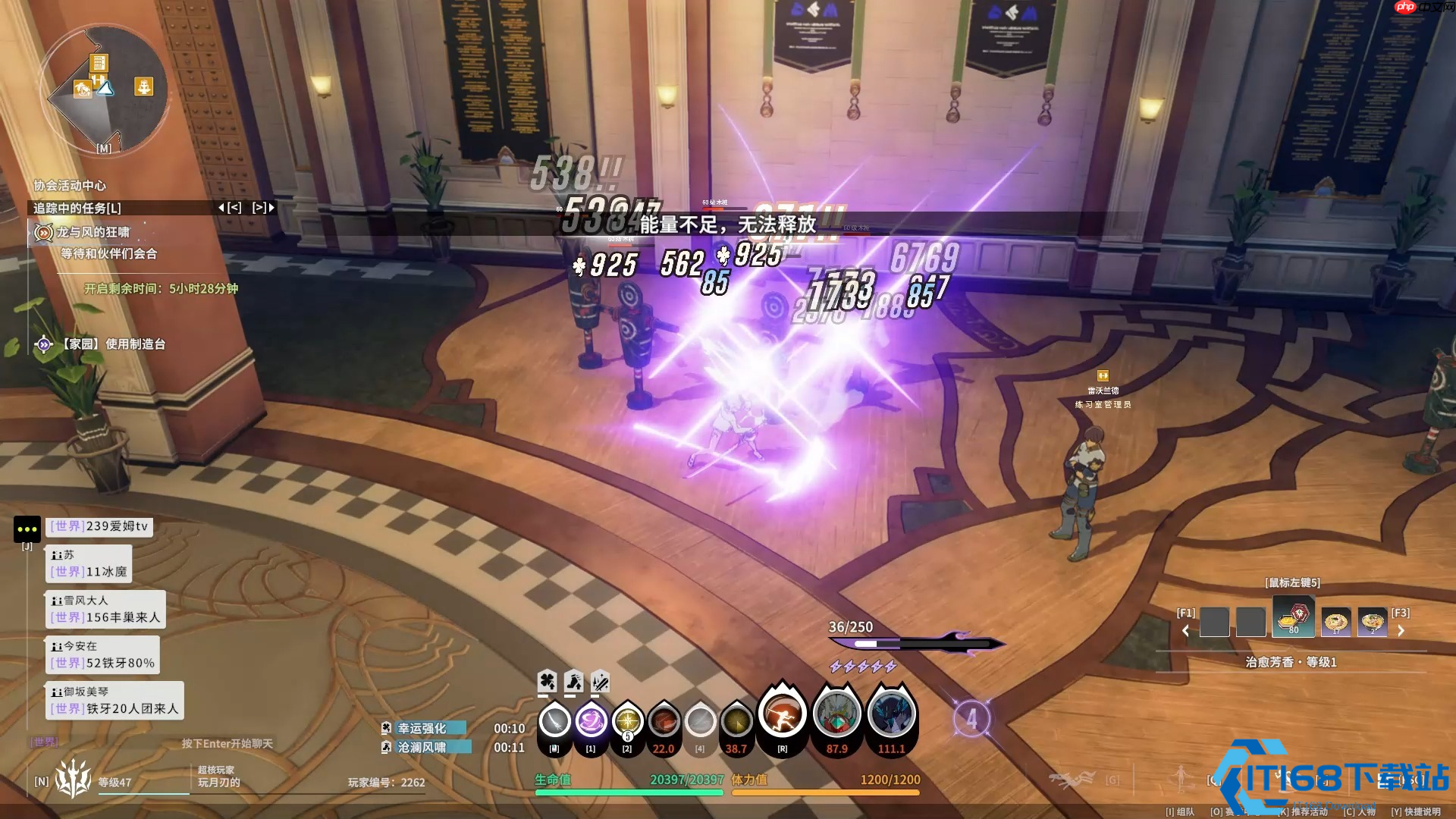Activate the golden star burst skill
The height and width of the screenshot is (819, 1456).
(x=627, y=720)
